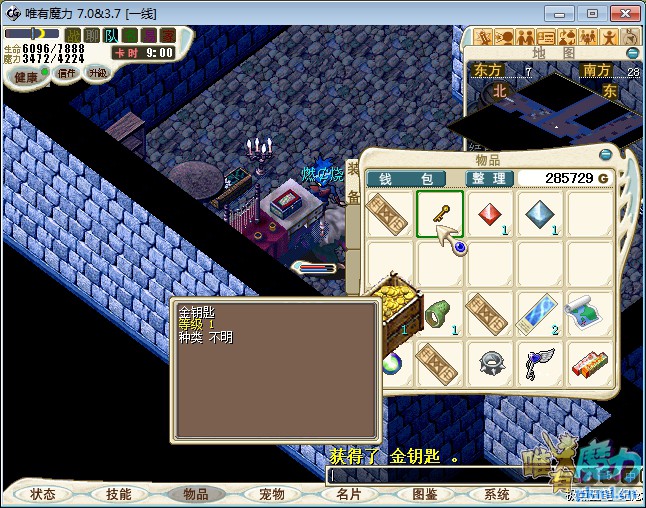Minimize the 物品 inventory panel

(x=605, y=155)
